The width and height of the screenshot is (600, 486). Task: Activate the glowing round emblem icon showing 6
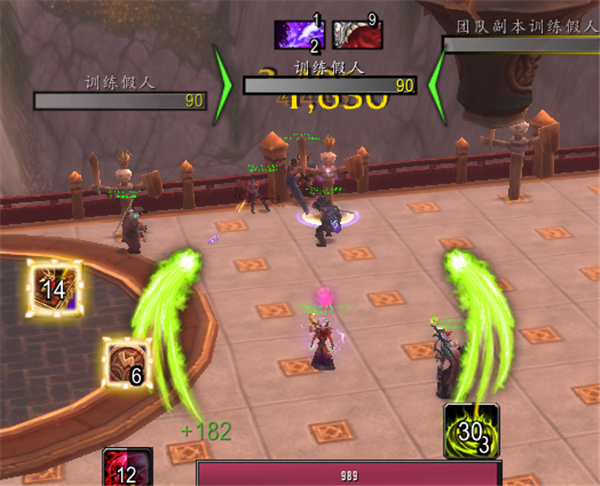(x=128, y=362)
